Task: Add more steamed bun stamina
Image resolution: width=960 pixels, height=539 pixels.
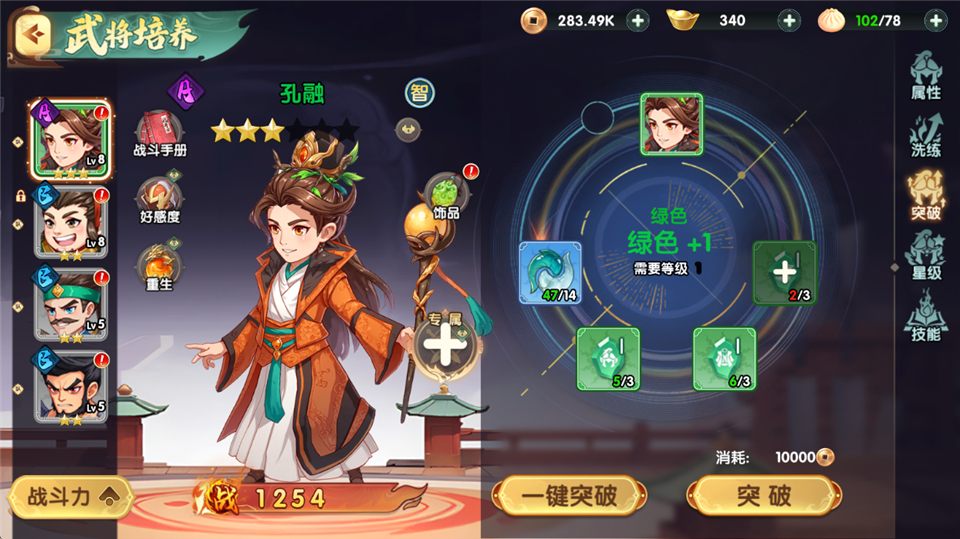Action: pos(935,20)
